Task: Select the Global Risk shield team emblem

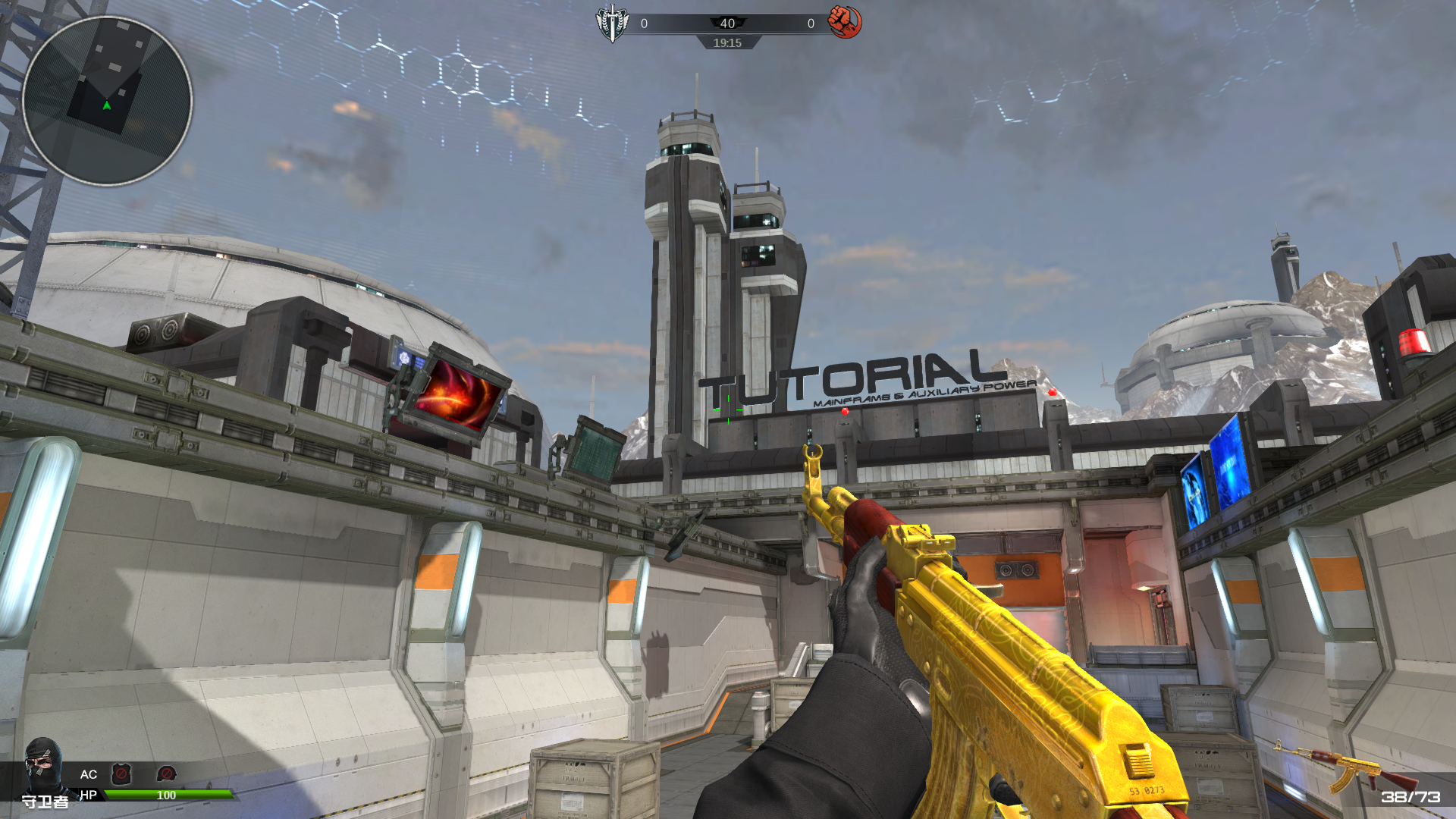Action: click(x=612, y=24)
